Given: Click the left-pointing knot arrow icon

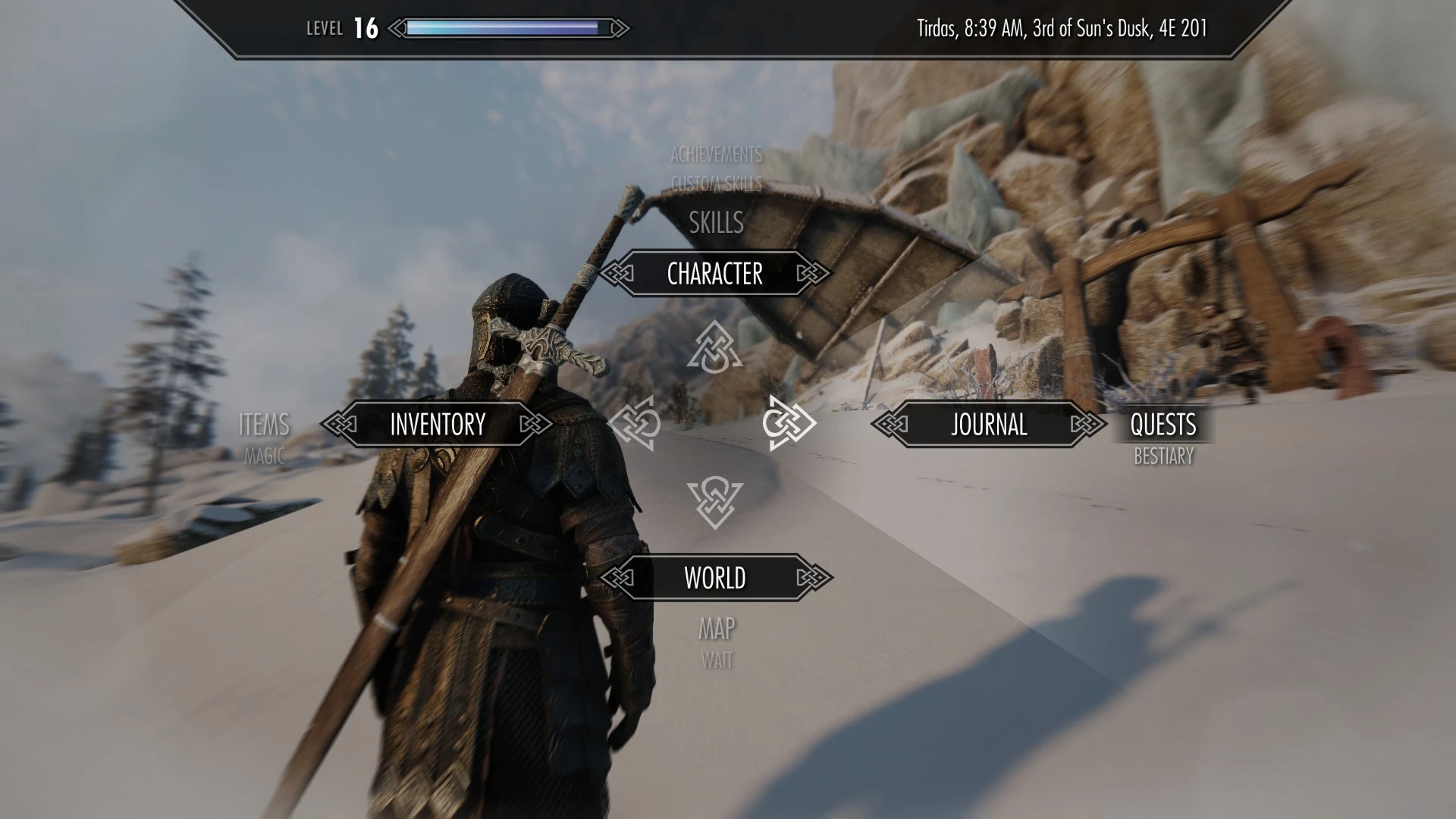Looking at the screenshot, I should point(634,423).
